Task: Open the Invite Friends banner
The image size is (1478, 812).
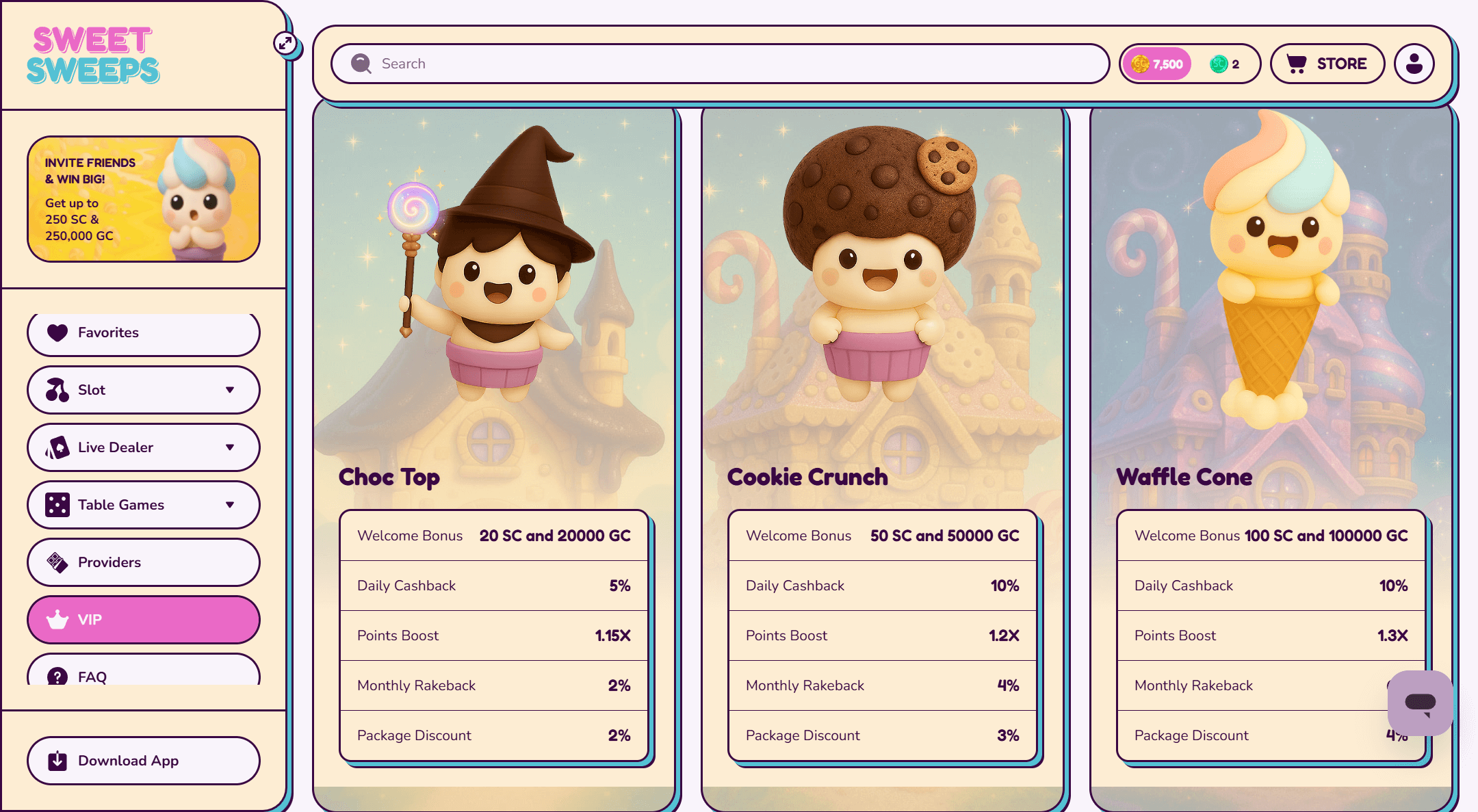Action: [144, 199]
